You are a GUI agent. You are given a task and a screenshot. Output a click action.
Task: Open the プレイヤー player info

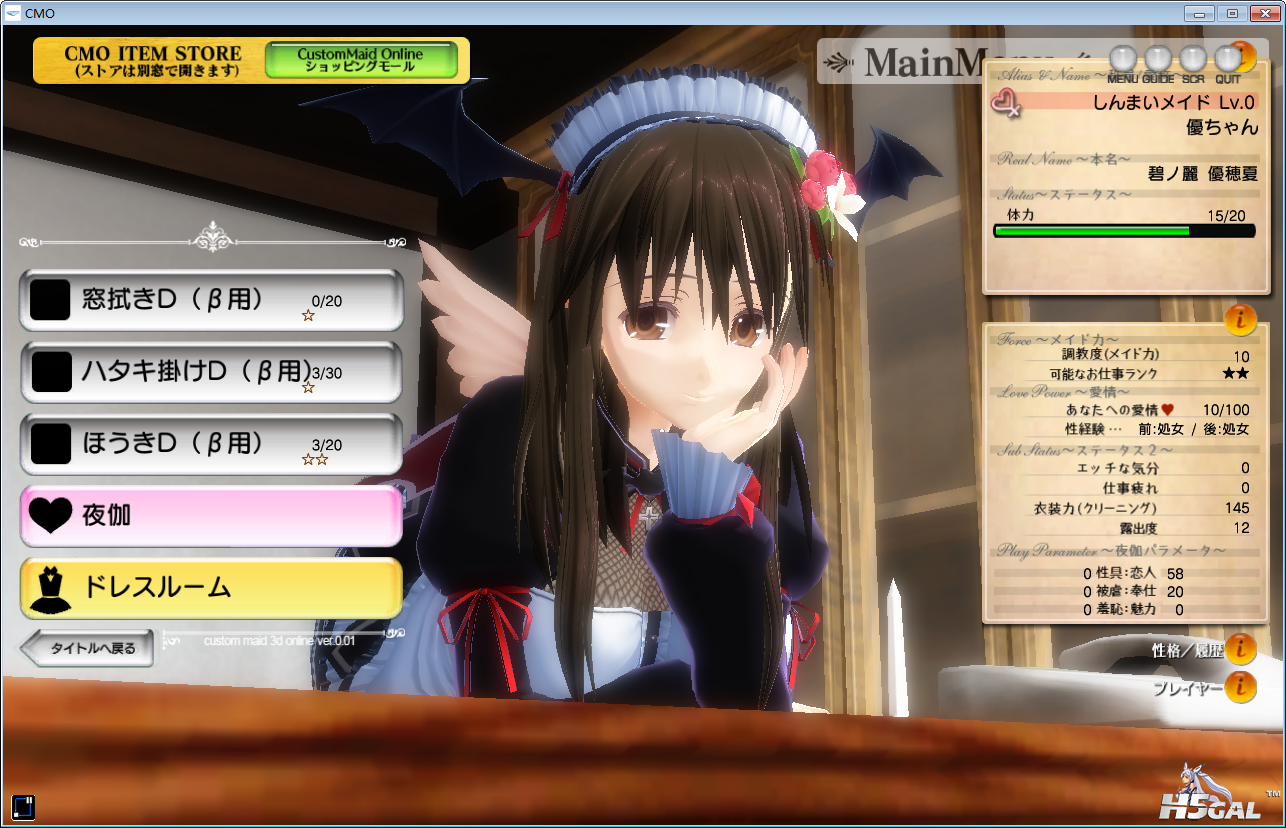pos(1240,687)
